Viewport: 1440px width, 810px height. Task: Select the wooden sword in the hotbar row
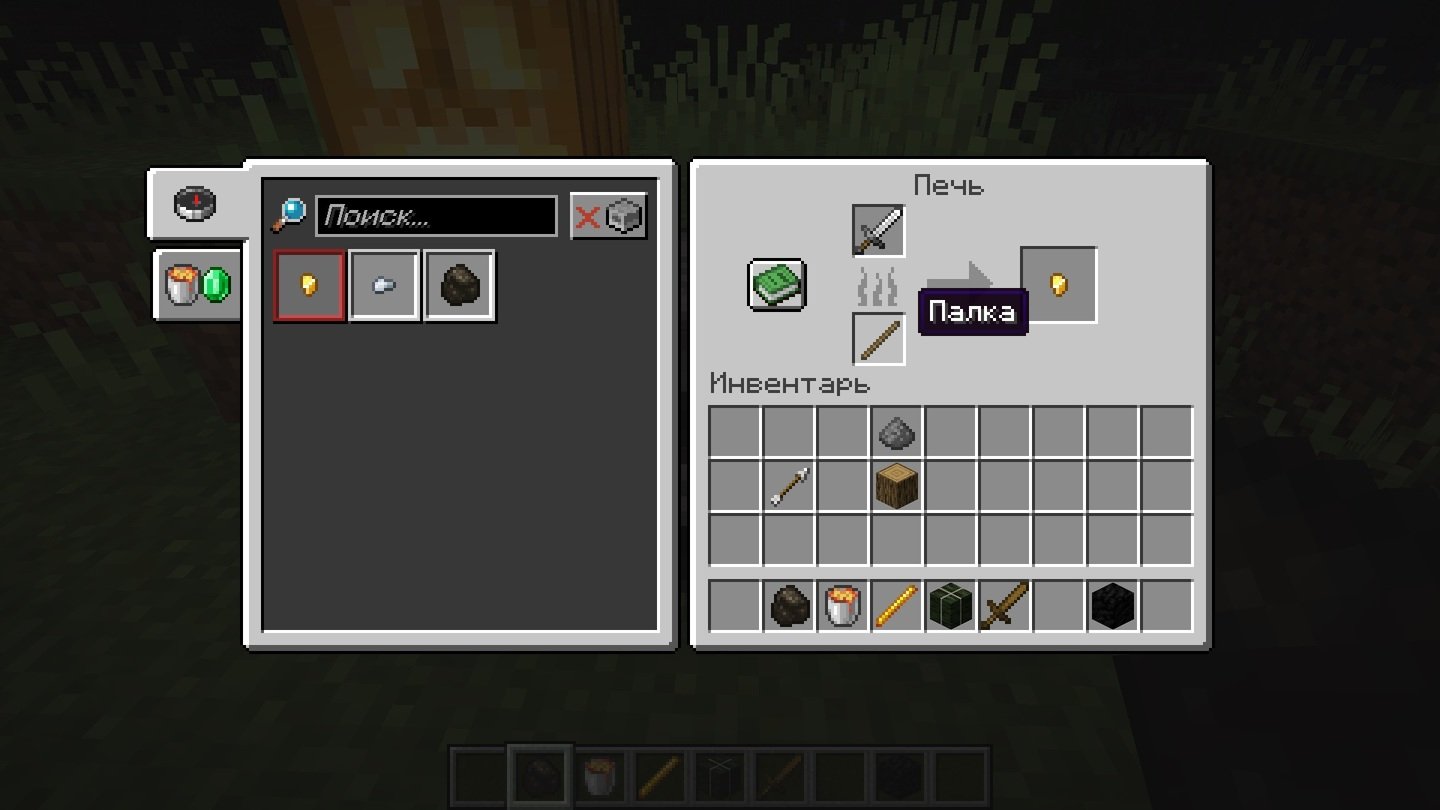1005,606
